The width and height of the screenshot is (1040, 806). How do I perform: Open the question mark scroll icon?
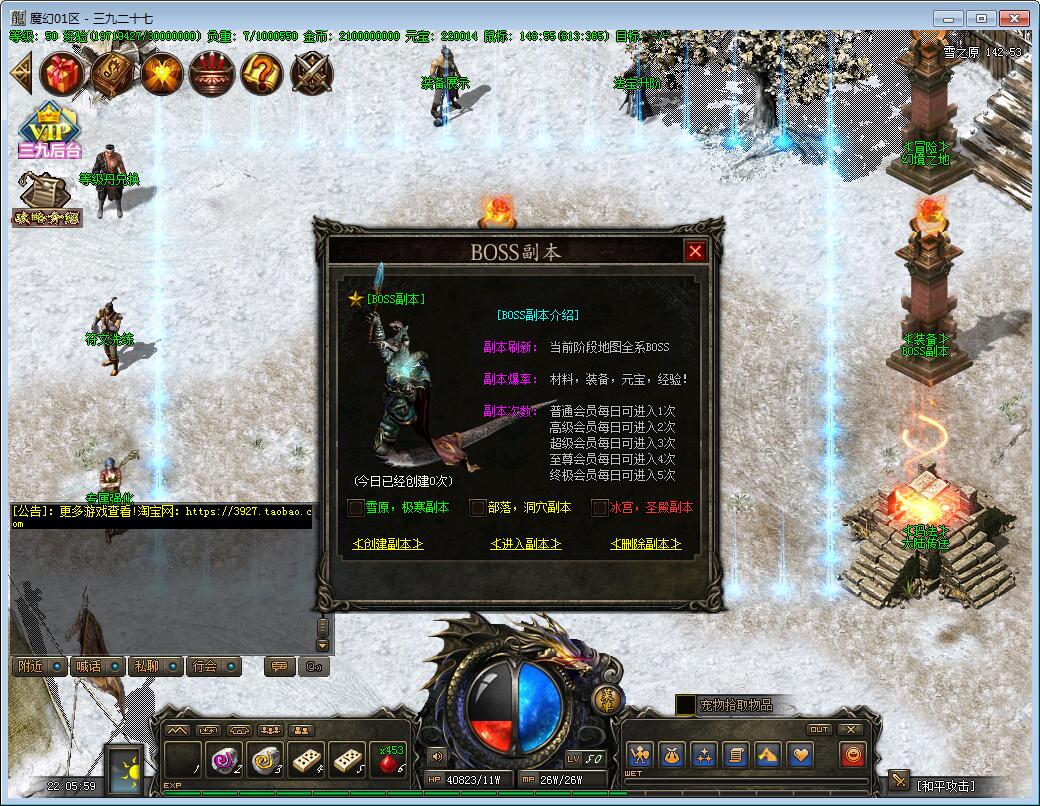point(261,73)
